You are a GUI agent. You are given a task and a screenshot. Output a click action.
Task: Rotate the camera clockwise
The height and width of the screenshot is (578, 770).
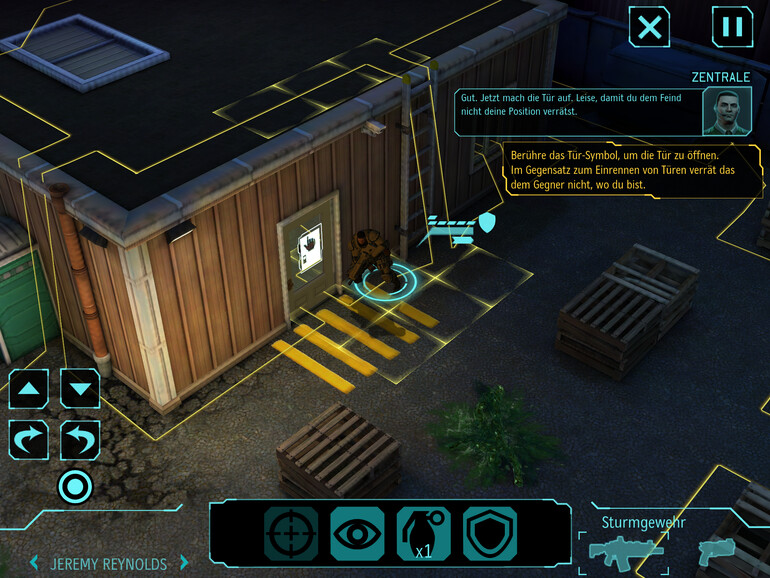coord(29,439)
